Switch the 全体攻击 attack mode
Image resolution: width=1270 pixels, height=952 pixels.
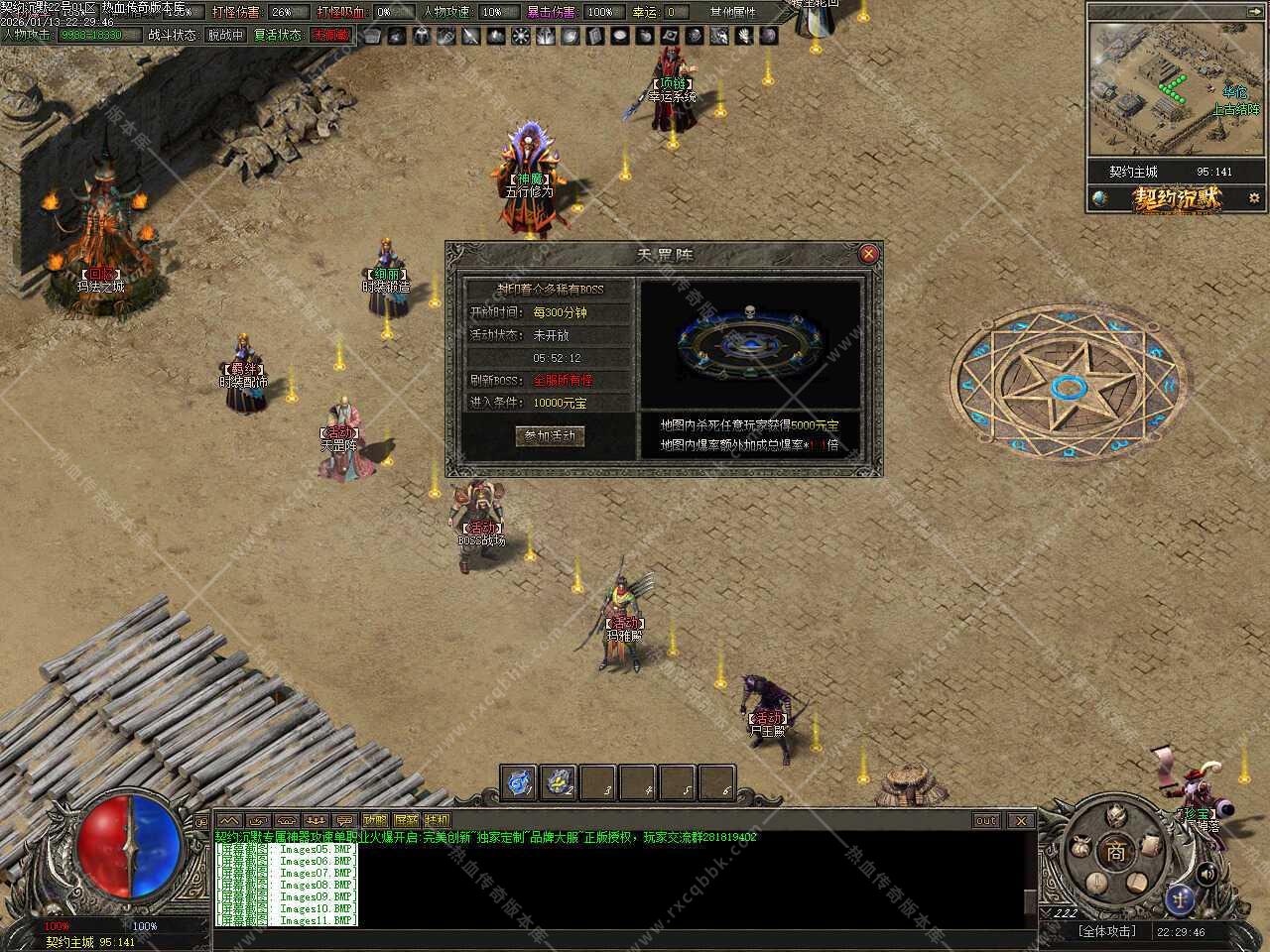pos(1106,931)
